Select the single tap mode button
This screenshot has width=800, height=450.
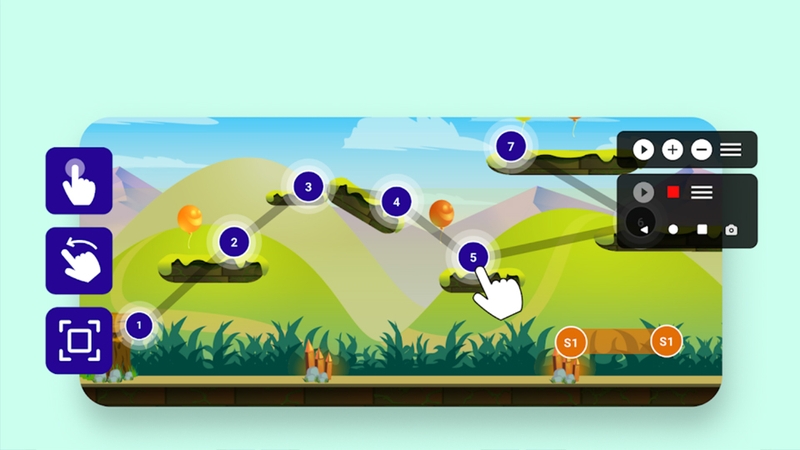79,180
